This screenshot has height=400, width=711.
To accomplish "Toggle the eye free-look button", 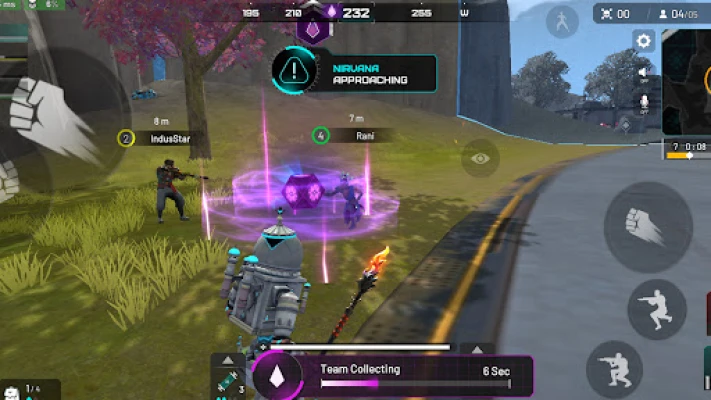I will click(480, 157).
